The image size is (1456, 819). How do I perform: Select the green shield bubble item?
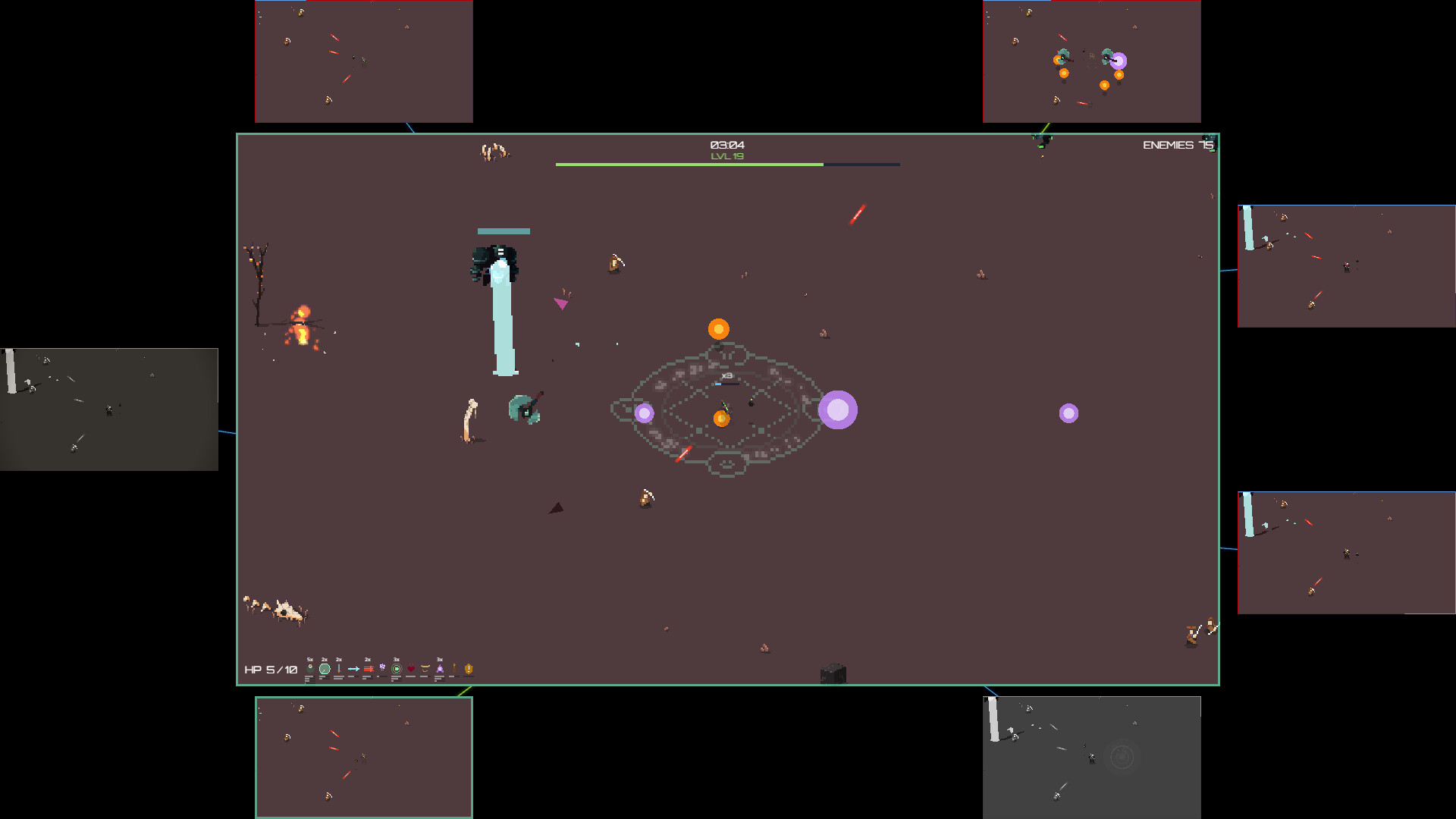click(x=324, y=669)
